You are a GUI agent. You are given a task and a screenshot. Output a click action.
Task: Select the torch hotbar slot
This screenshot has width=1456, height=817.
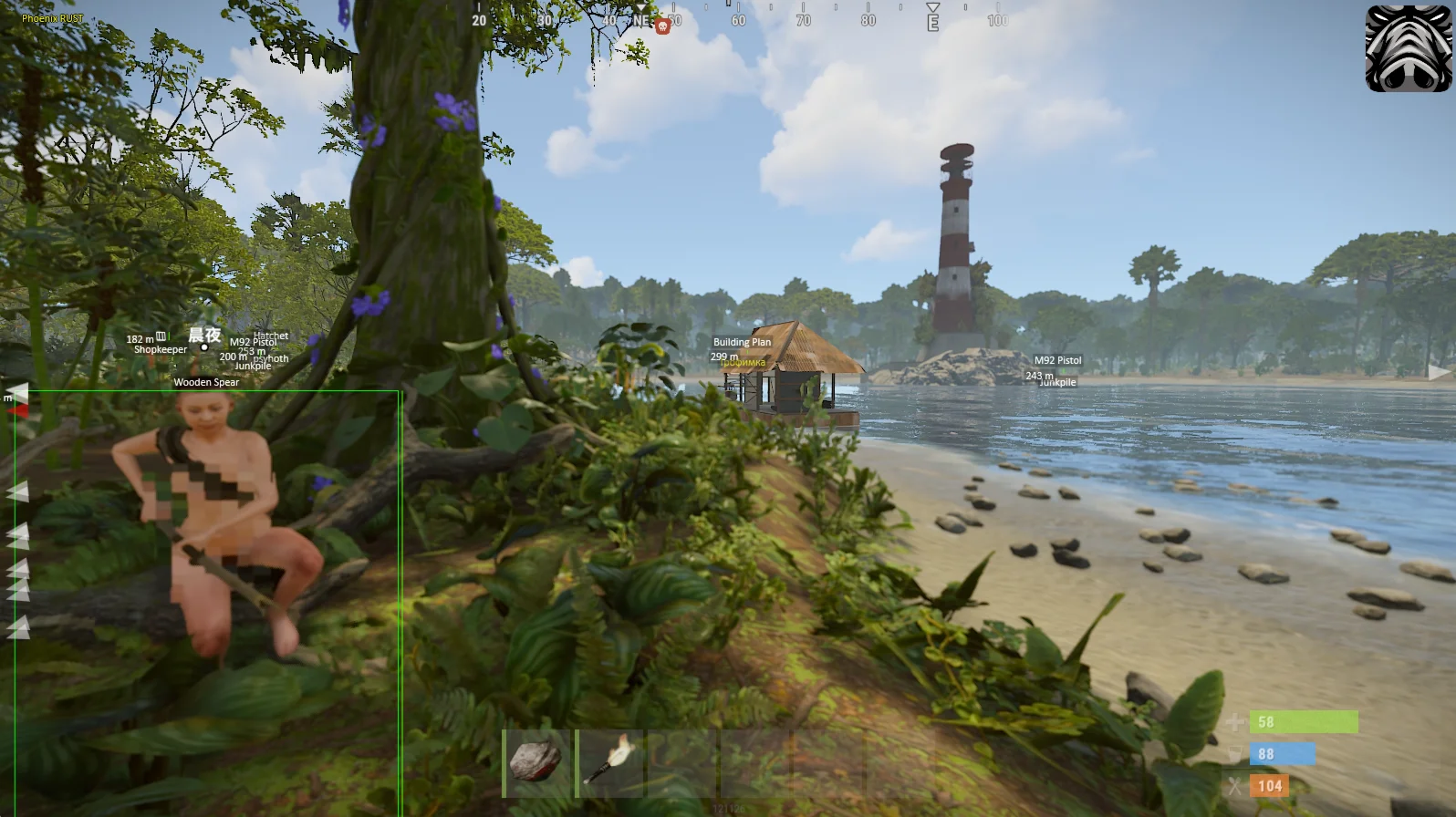tap(608, 762)
